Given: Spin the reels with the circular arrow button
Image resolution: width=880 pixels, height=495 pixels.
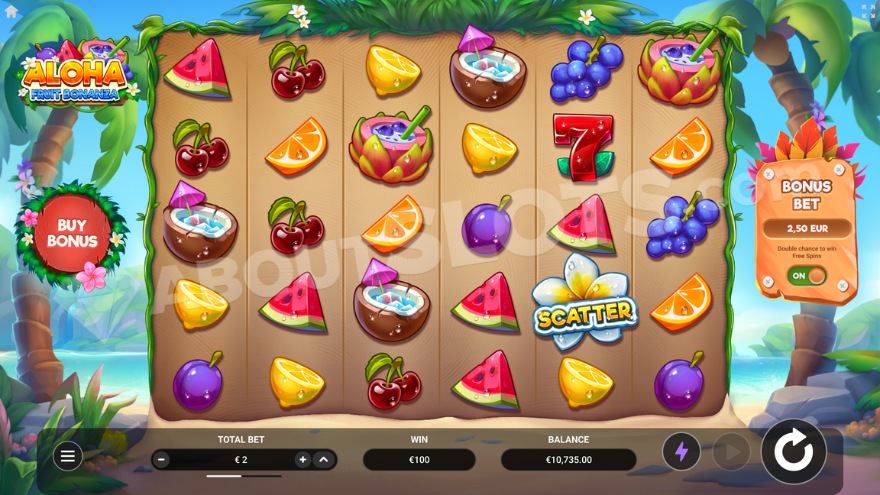Looking at the screenshot, I should [794, 452].
